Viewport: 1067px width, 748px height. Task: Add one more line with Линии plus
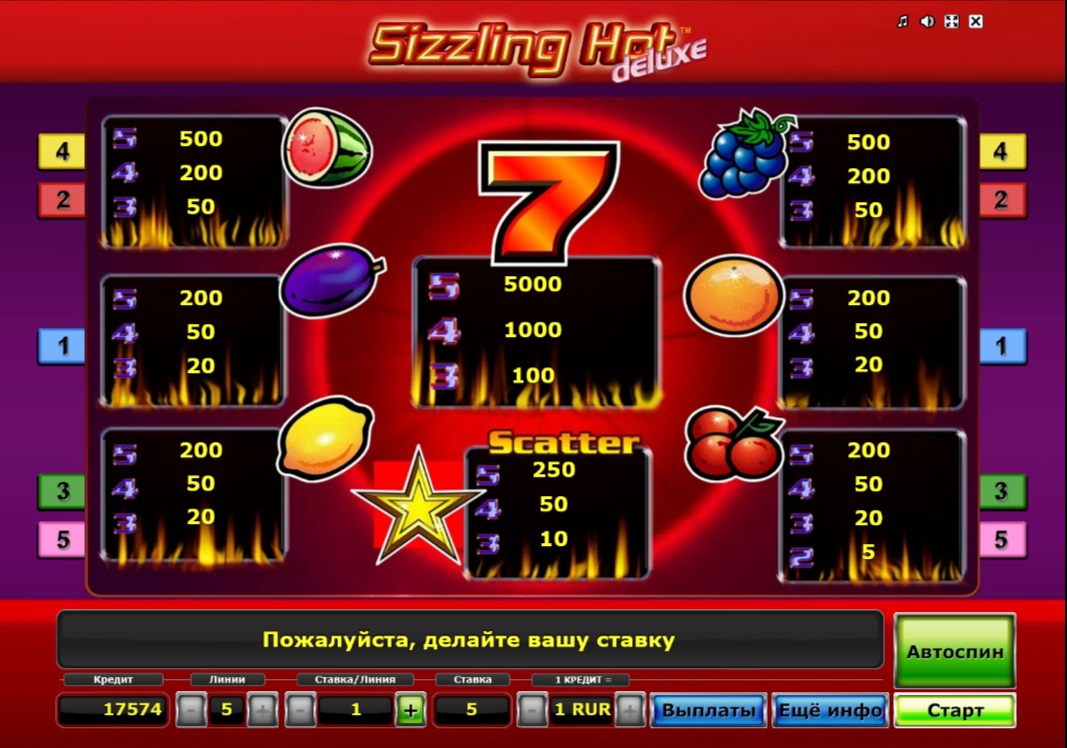[262, 711]
